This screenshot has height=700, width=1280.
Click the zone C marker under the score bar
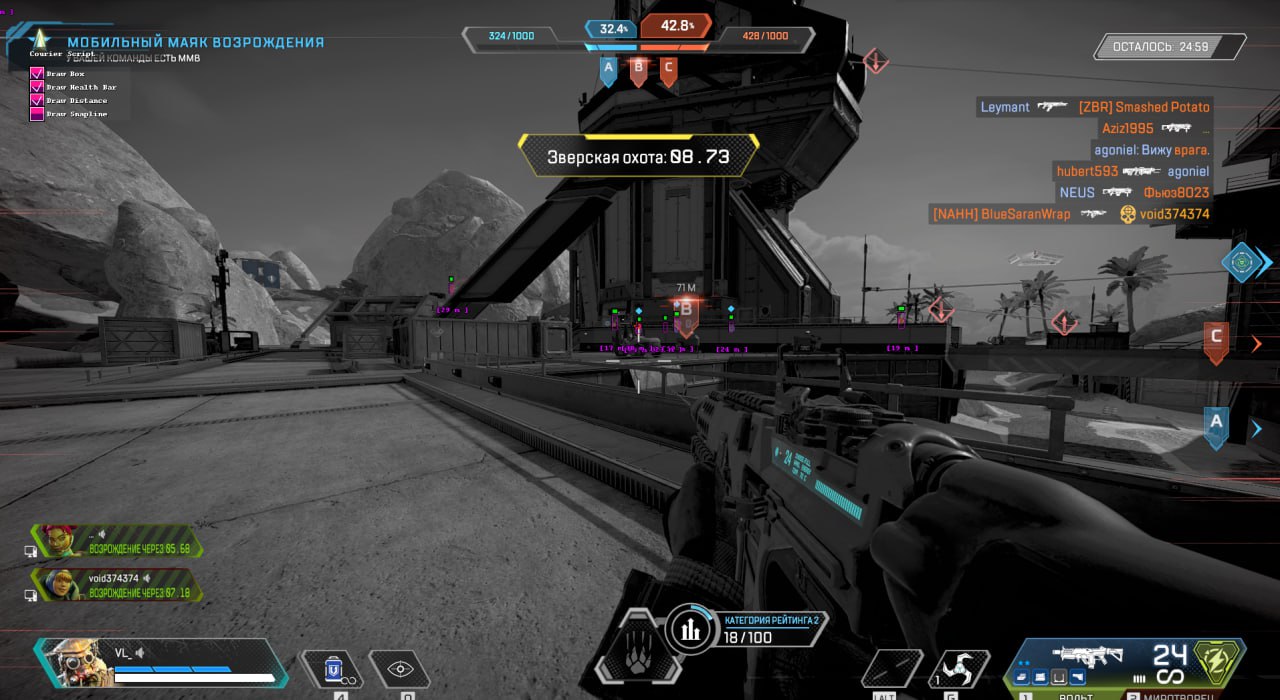tap(668, 70)
